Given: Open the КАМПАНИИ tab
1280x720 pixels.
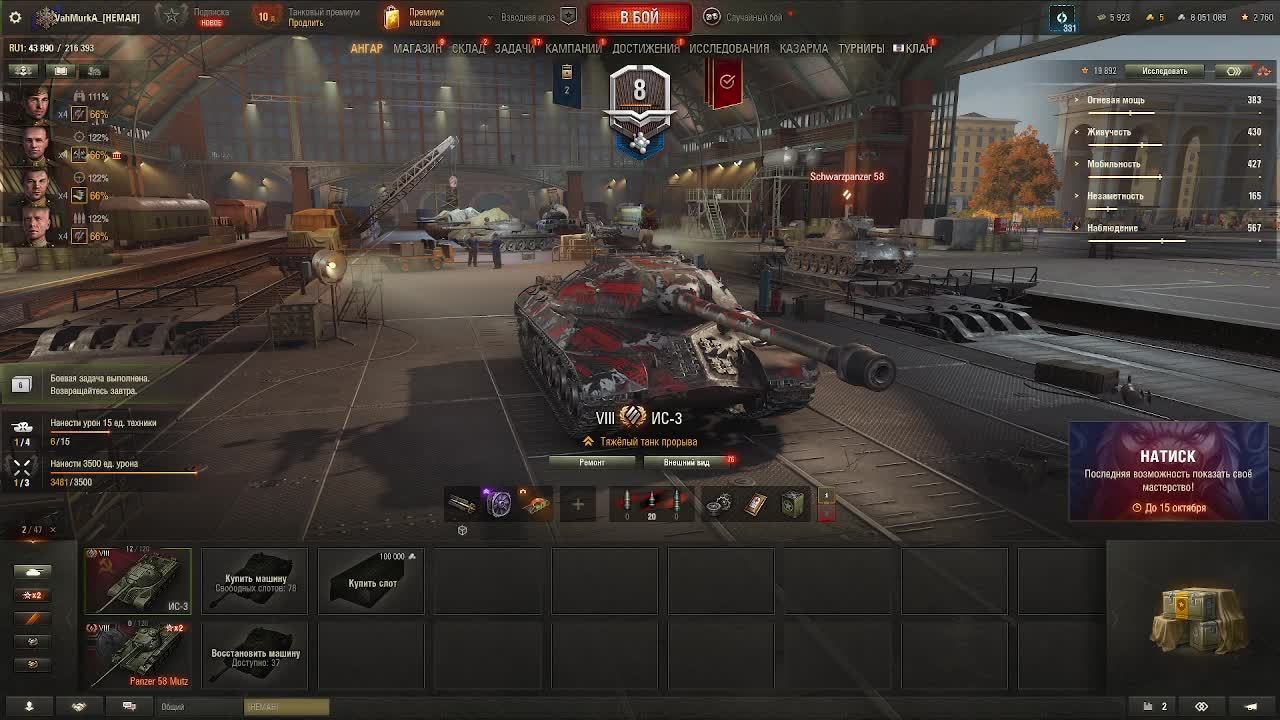Looking at the screenshot, I should coord(572,48).
